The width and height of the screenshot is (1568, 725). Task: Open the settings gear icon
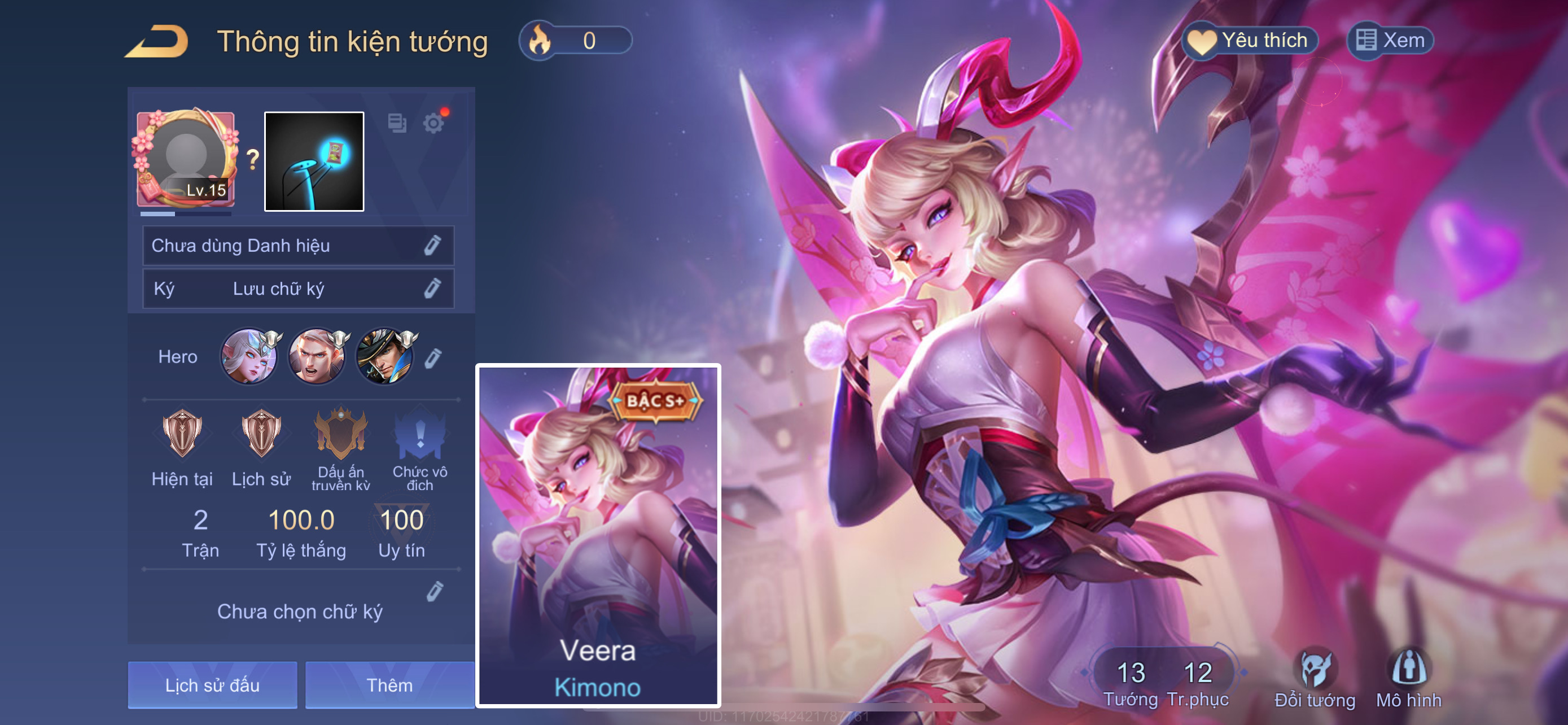(x=433, y=124)
